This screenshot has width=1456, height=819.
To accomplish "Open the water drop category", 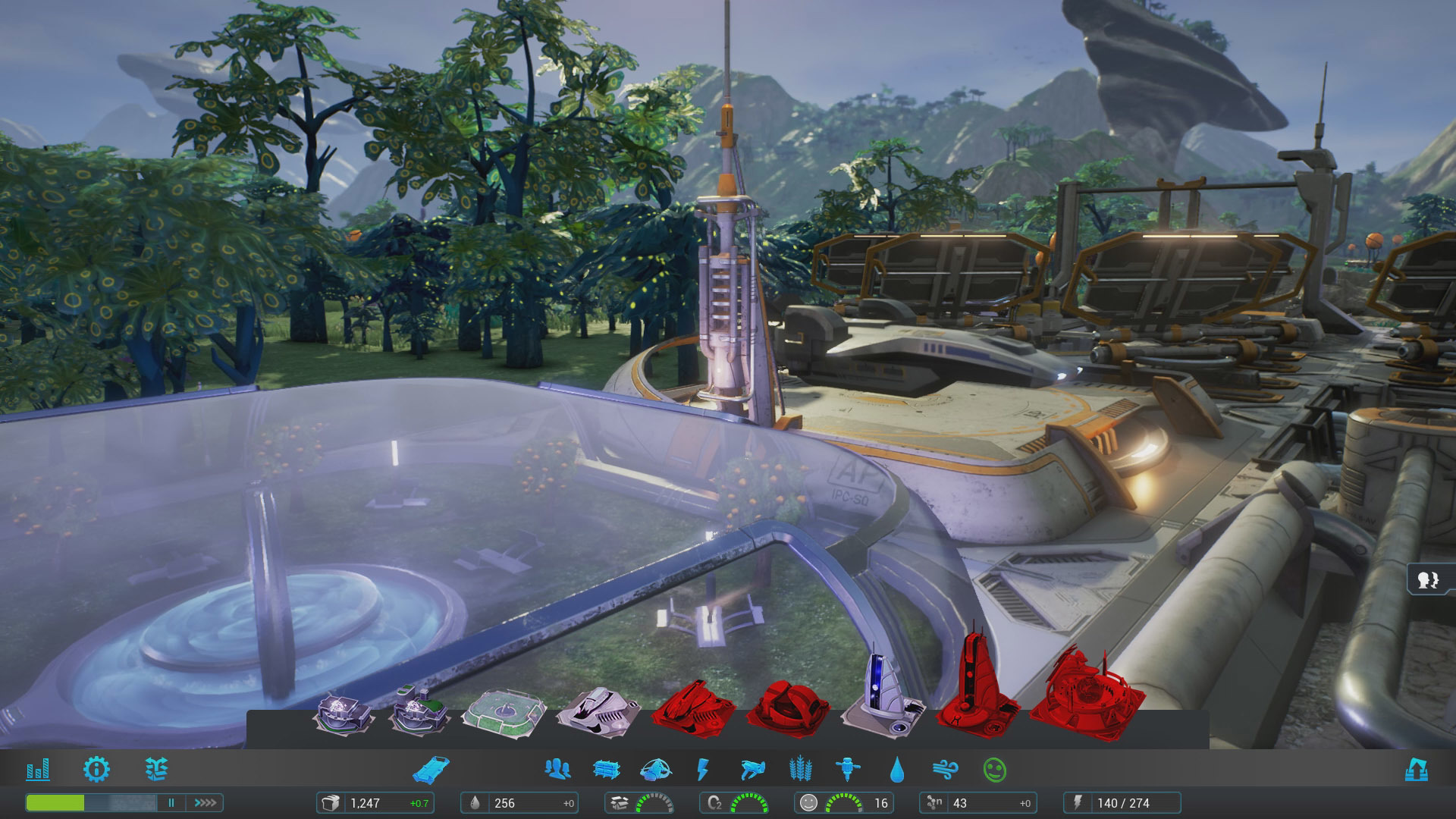I will 897,770.
